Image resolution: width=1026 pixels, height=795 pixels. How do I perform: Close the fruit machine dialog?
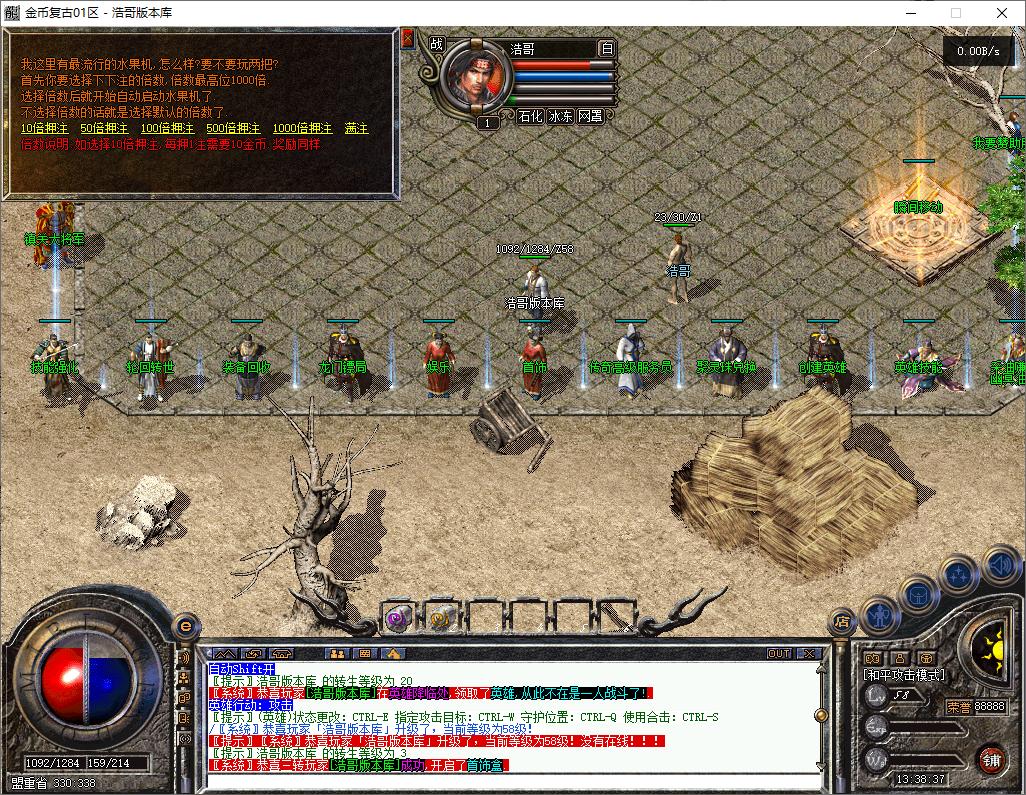point(408,39)
